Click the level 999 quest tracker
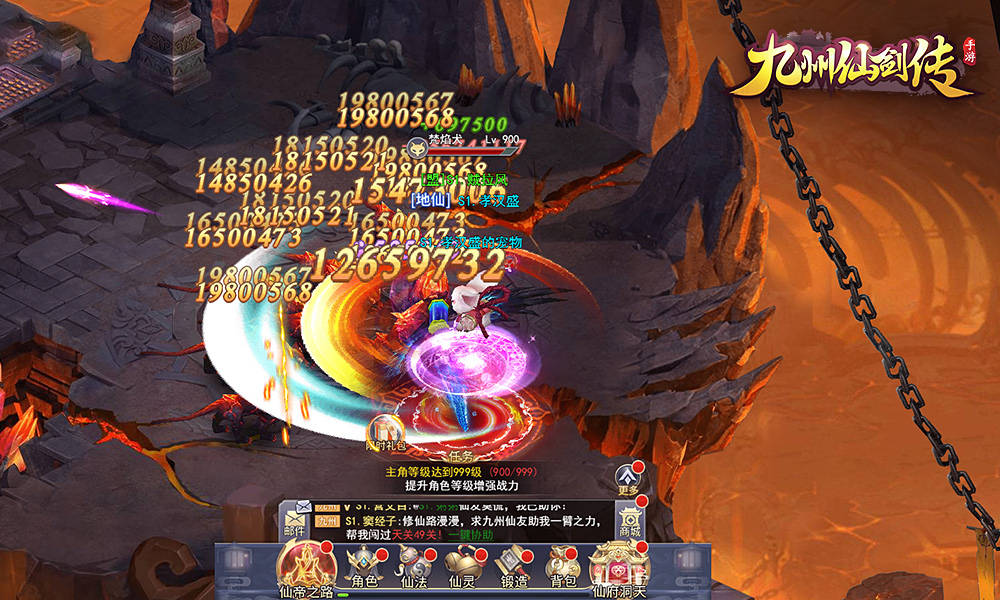 [461, 477]
